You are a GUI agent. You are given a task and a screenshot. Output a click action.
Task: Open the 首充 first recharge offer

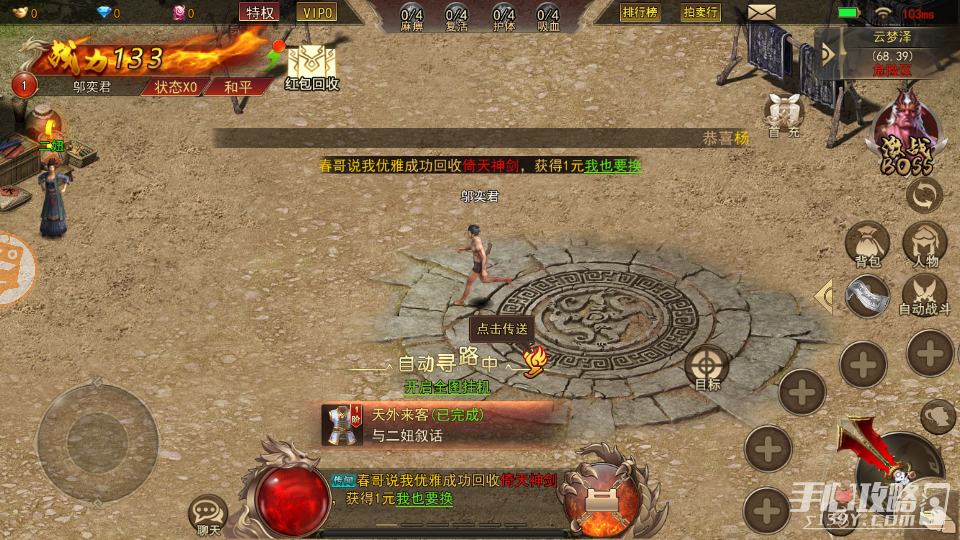784,115
